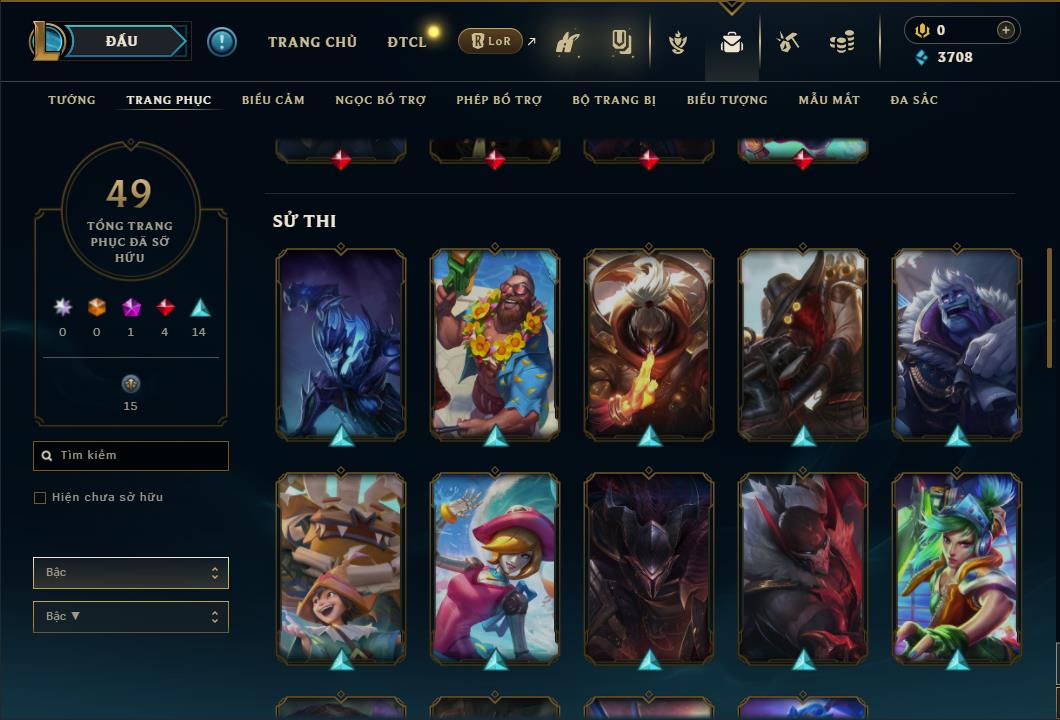This screenshot has width=1060, height=720.
Task: Open the loot chest icon
Action: (x=788, y=42)
